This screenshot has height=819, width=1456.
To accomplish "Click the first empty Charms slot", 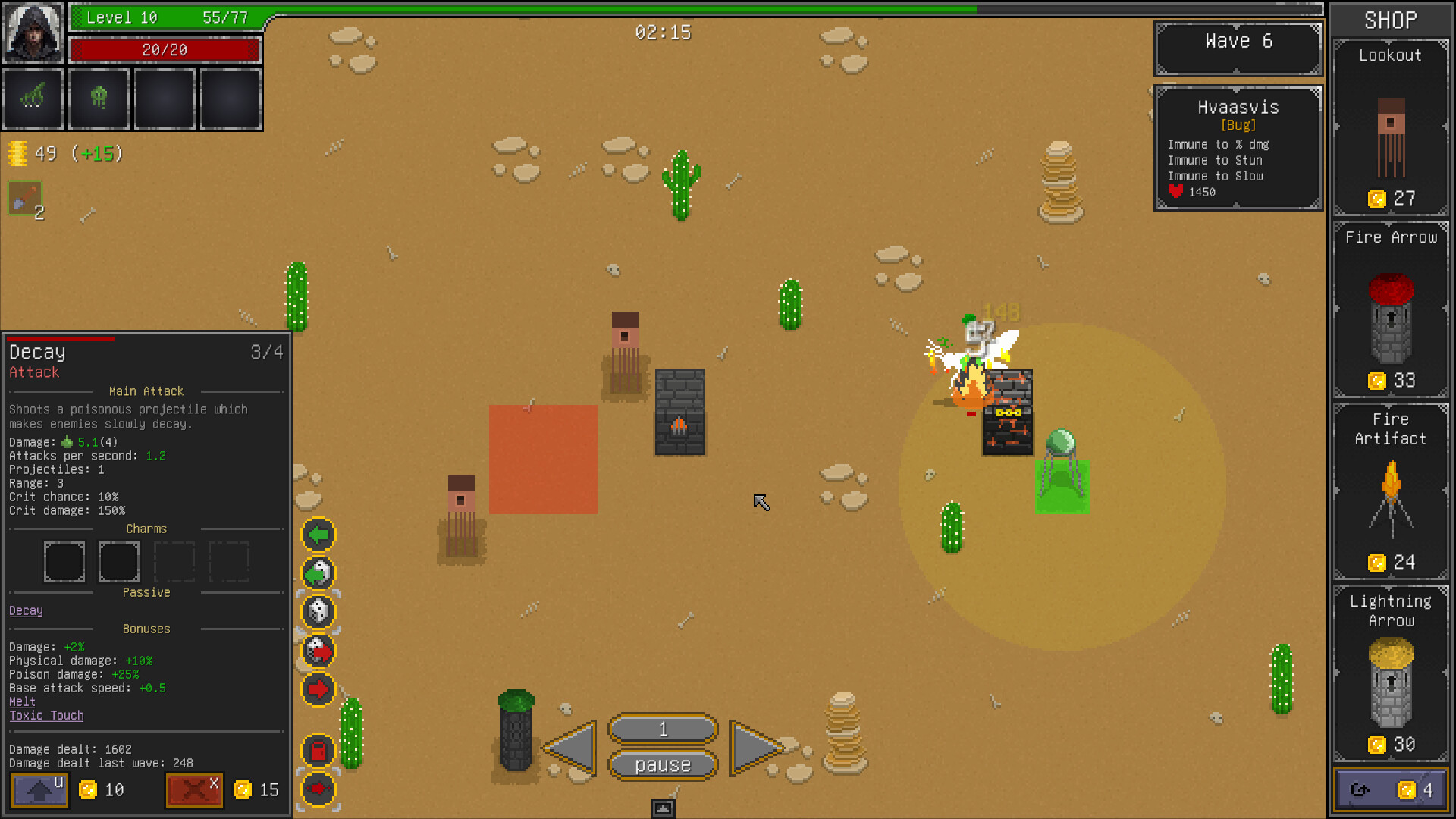I will point(64,561).
